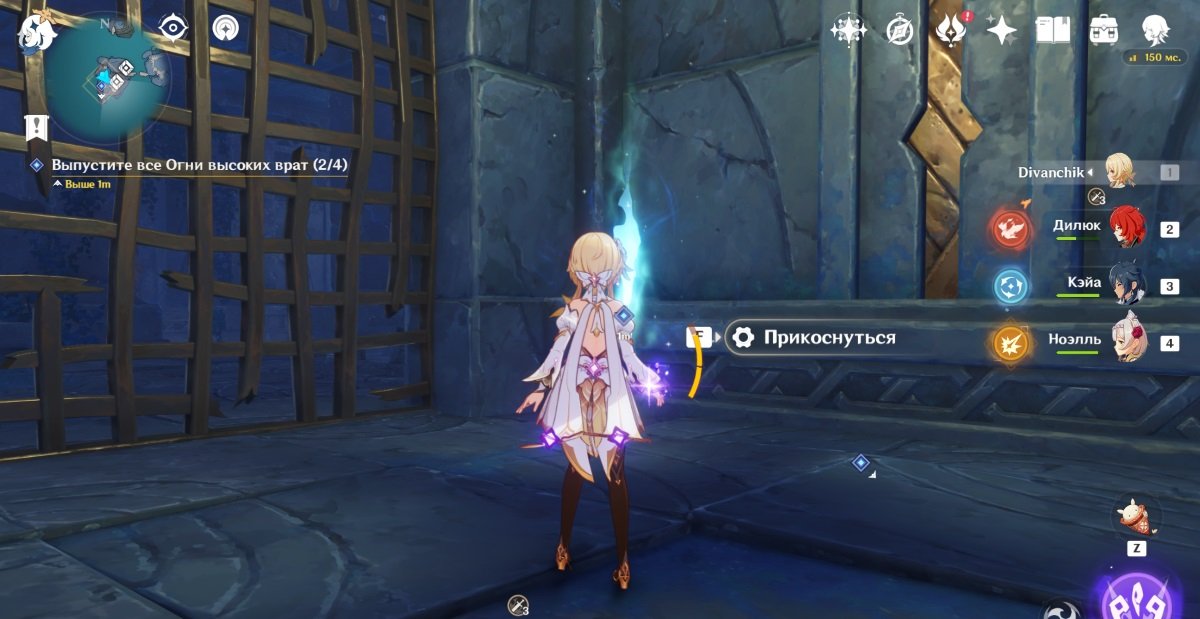1200x619 pixels.
Task: Open the Paimon main menu
Action: click(x=37, y=32)
